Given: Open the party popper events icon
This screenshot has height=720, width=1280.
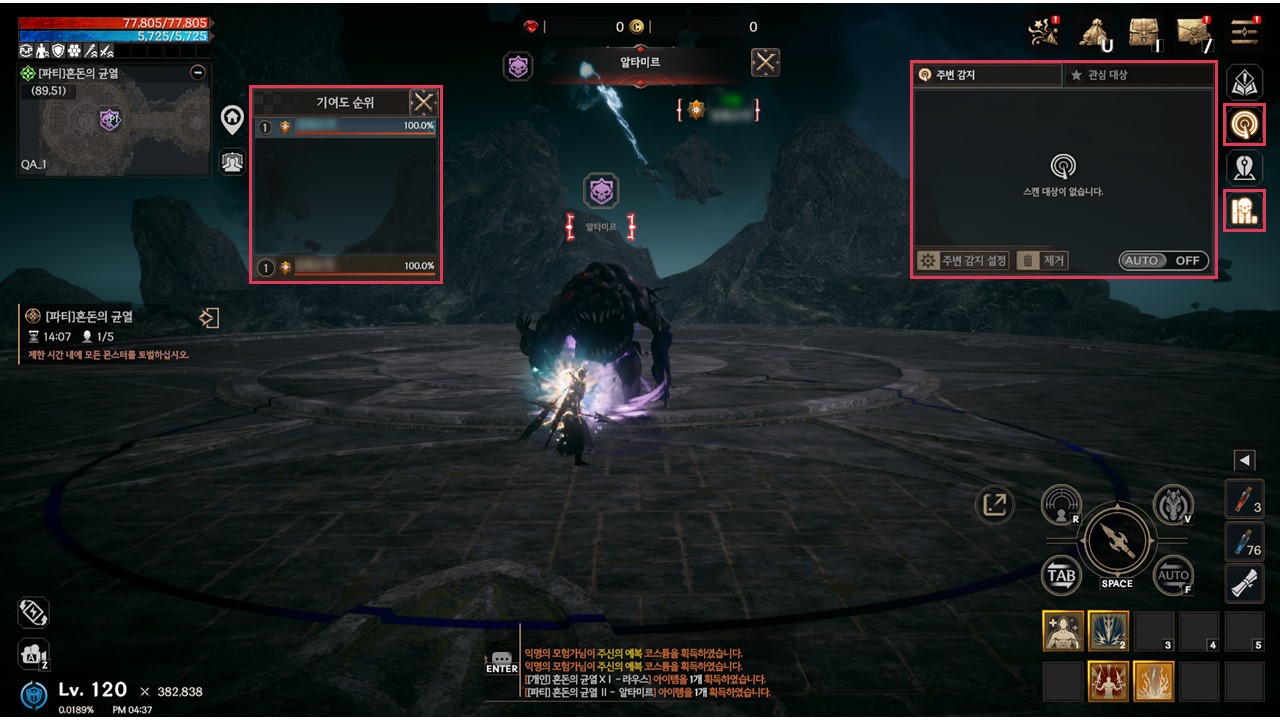Looking at the screenshot, I should point(1044,32).
